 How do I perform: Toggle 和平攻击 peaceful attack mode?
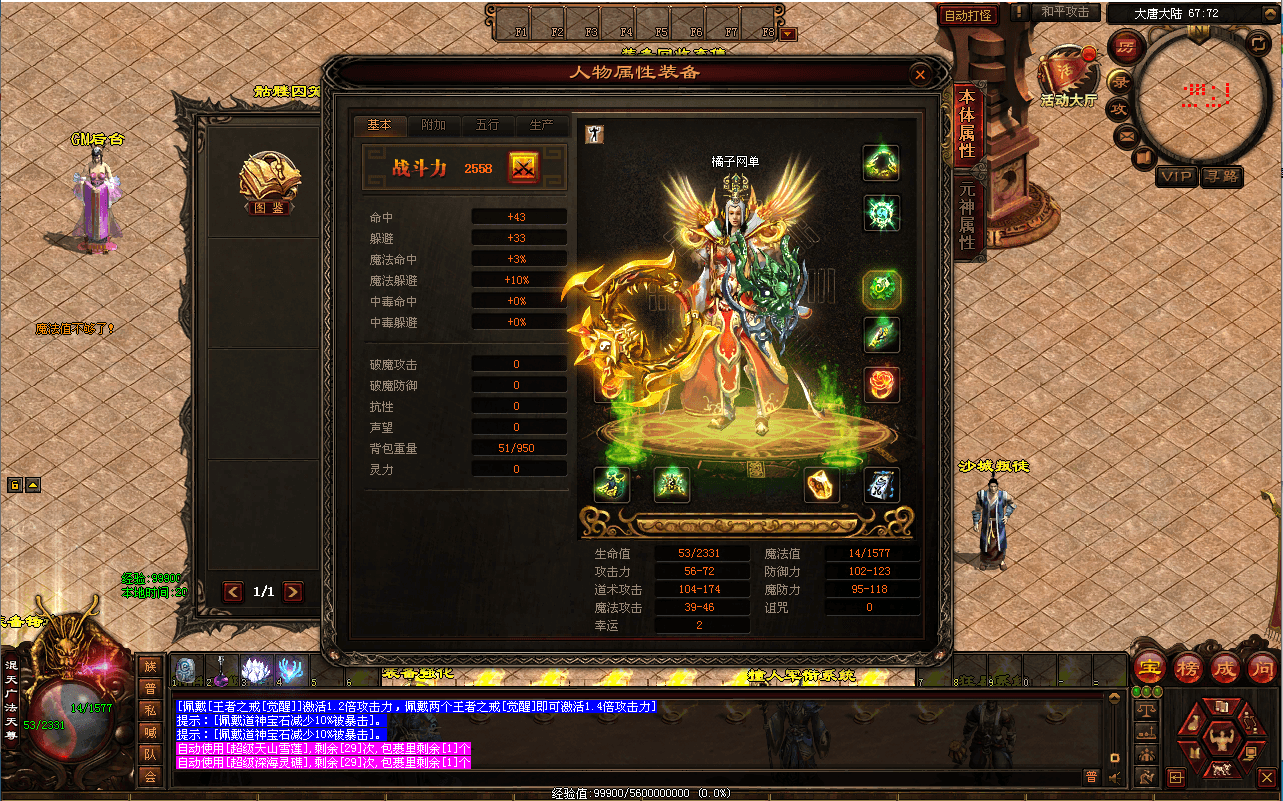[x=1064, y=13]
